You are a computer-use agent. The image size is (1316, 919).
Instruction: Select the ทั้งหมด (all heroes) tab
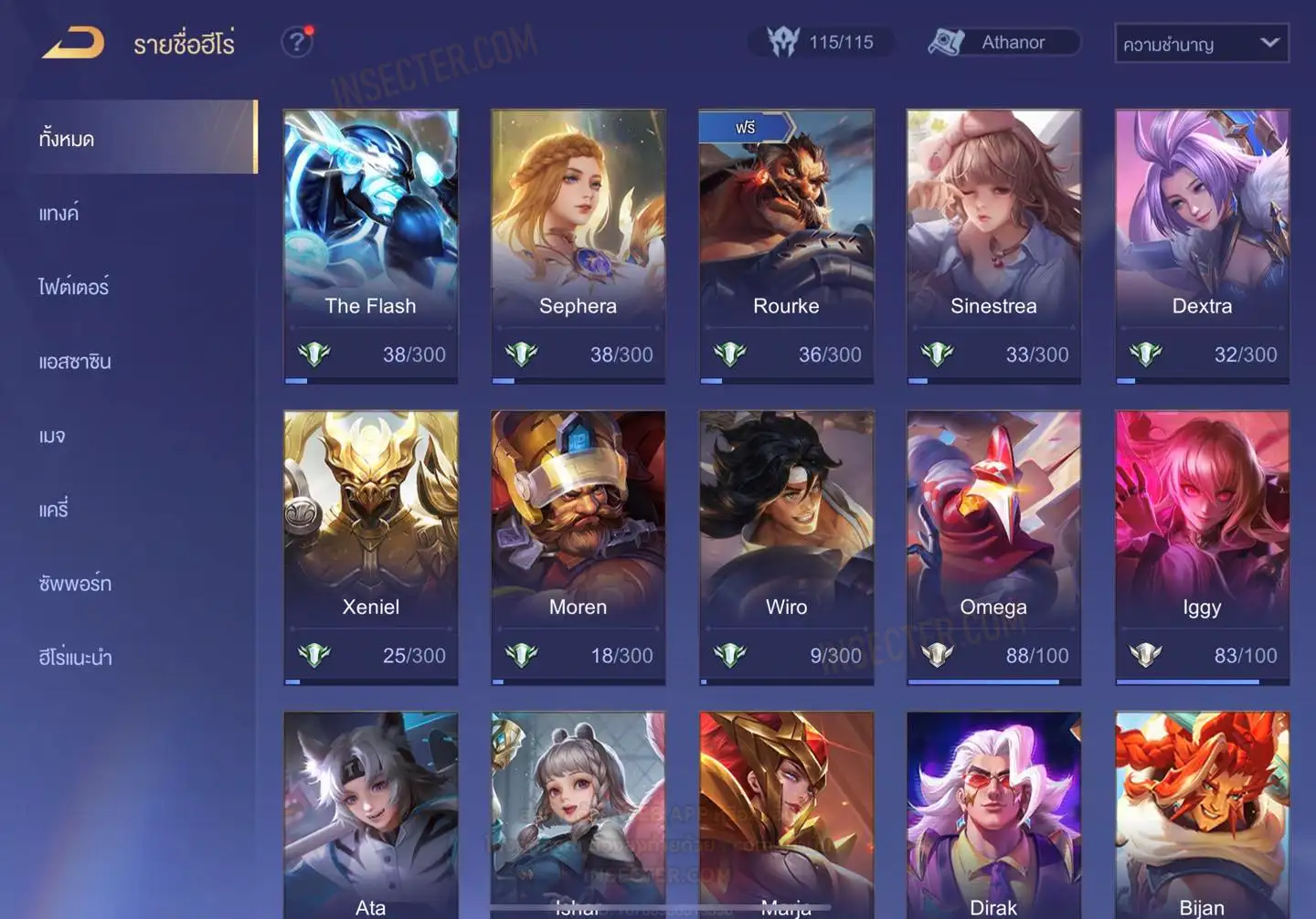[x=137, y=138]
